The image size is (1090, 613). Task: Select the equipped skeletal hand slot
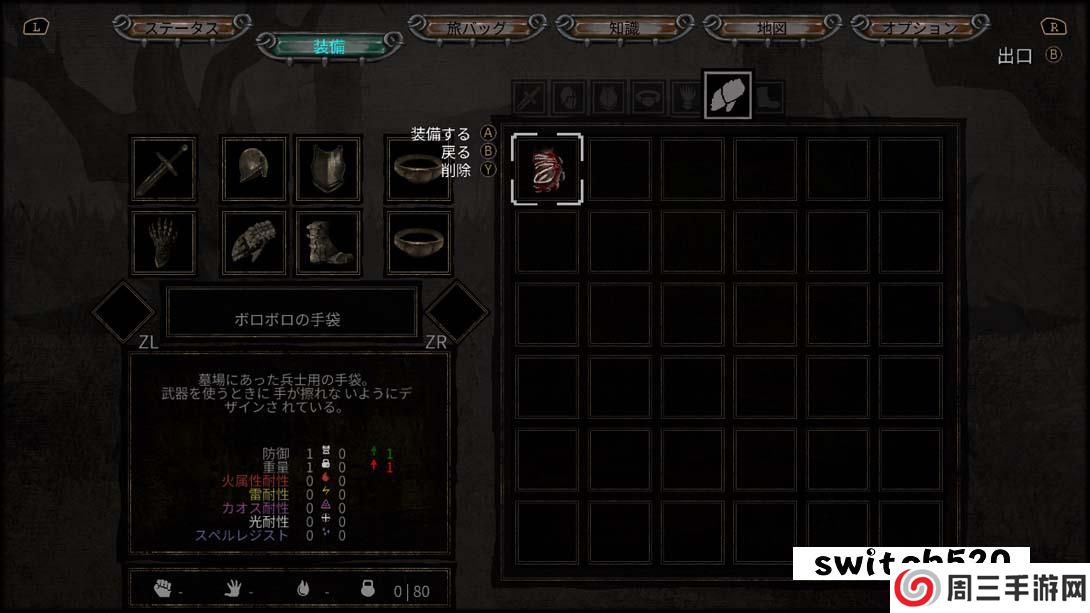coord(164,242)
